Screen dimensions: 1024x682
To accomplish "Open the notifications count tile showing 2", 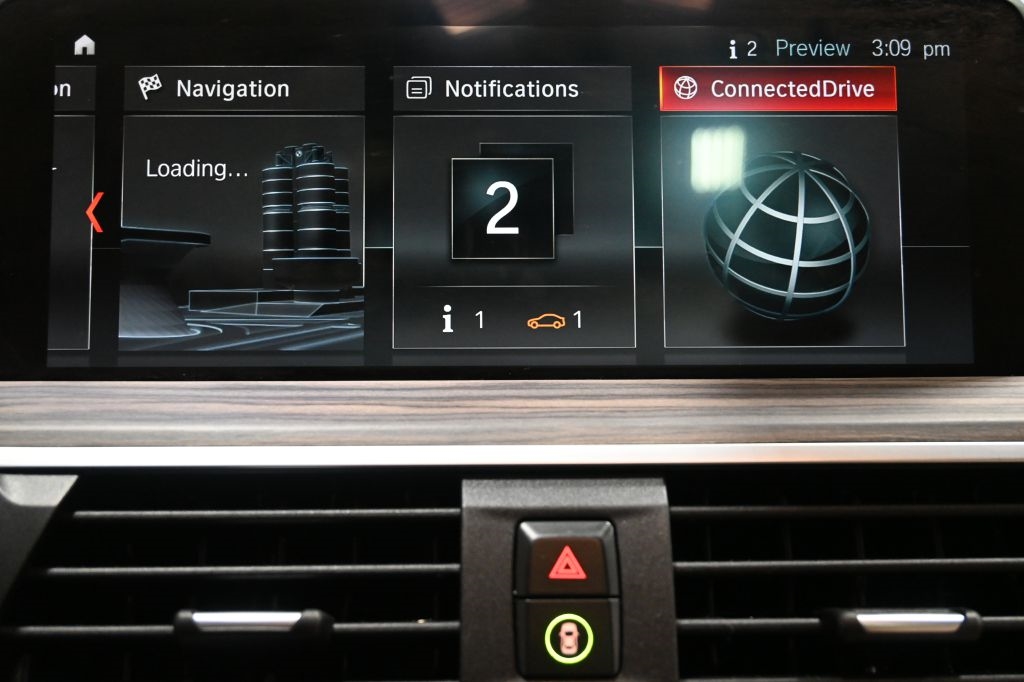I will point(503,209).
